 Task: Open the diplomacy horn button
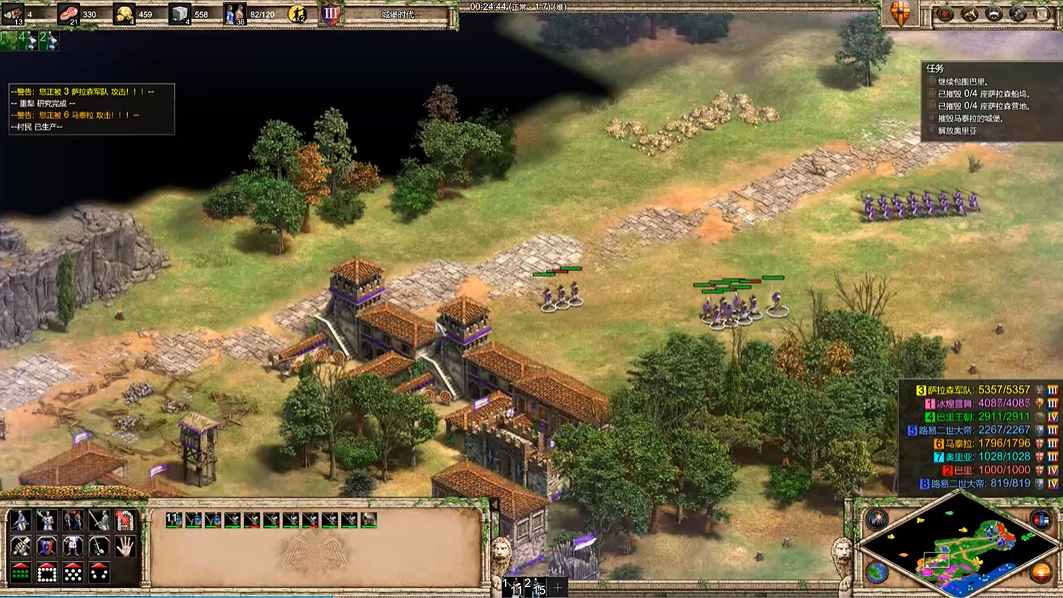point(970,14)
